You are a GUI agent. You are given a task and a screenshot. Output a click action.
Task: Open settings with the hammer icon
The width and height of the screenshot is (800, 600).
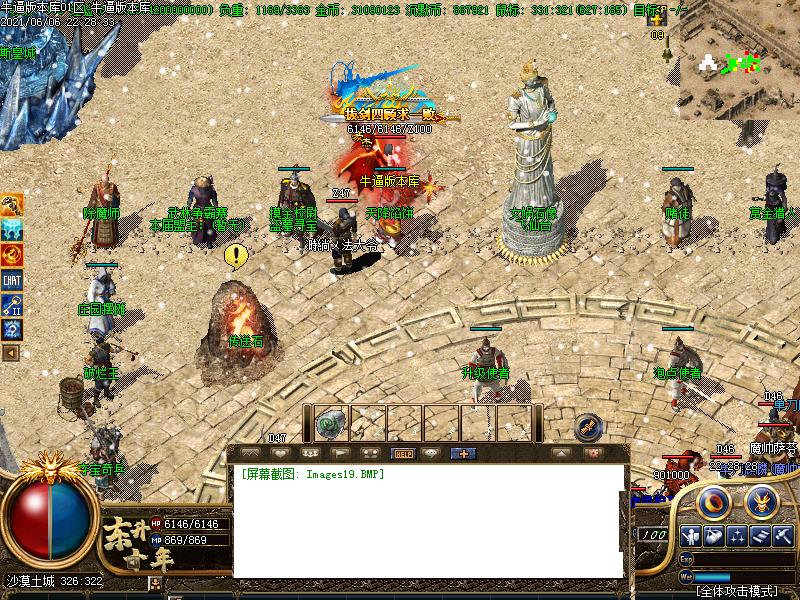(783, 535)
